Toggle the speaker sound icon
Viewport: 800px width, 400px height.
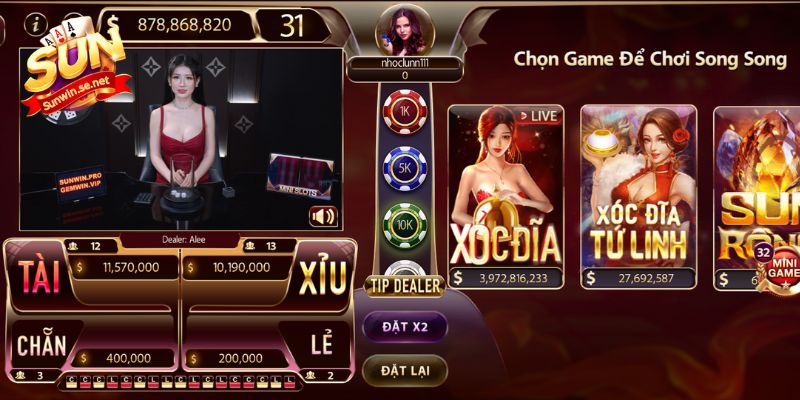323,216
